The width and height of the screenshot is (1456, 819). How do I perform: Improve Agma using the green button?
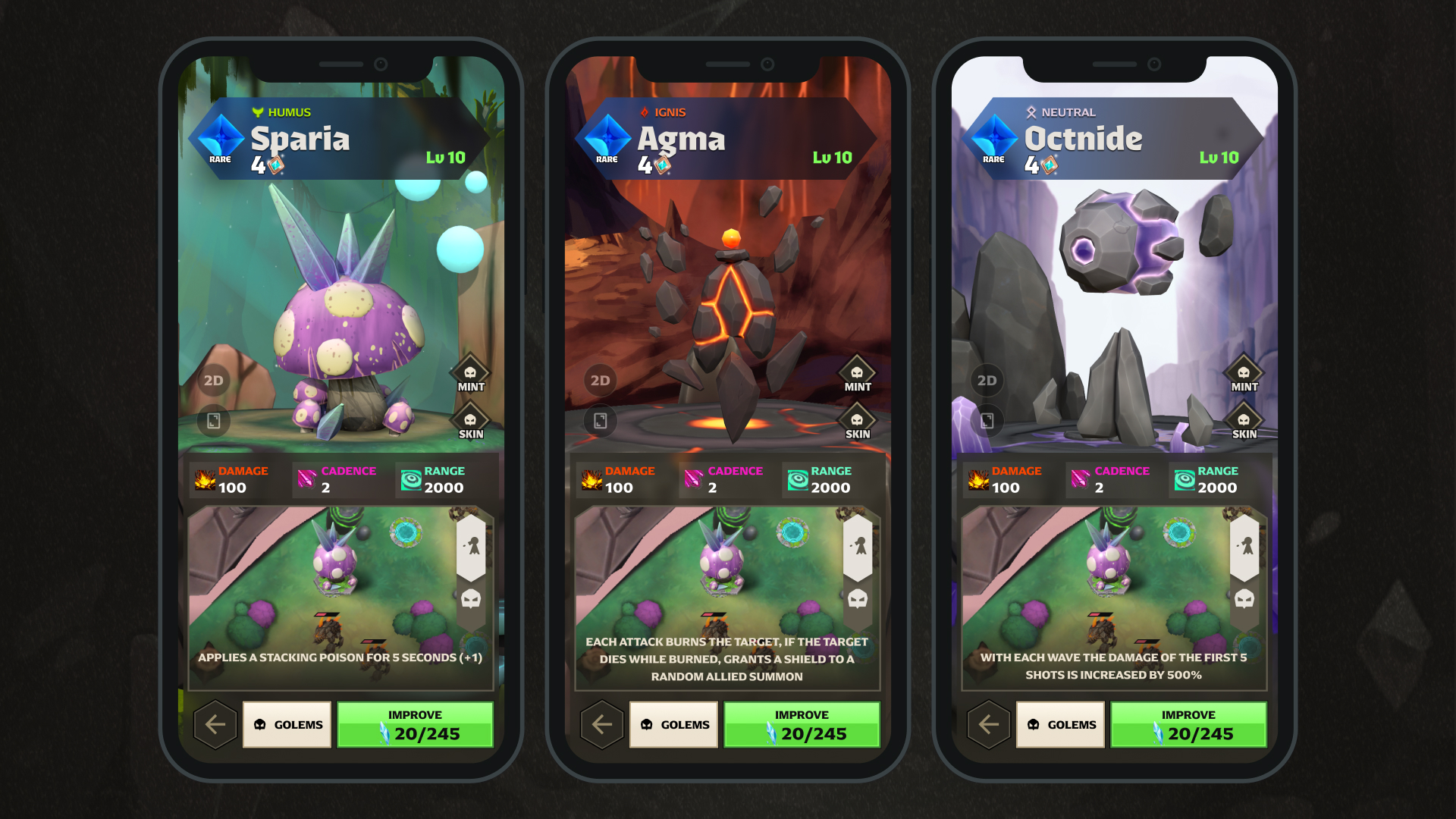click(802, 725)
